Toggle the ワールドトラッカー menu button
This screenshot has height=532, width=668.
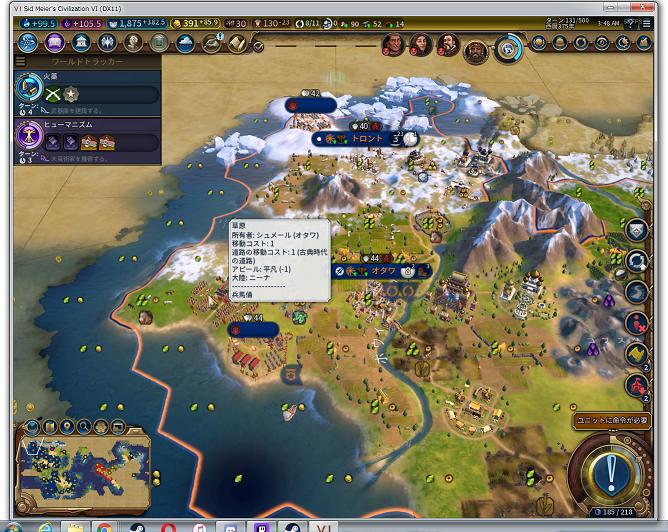tap(20, 61)
